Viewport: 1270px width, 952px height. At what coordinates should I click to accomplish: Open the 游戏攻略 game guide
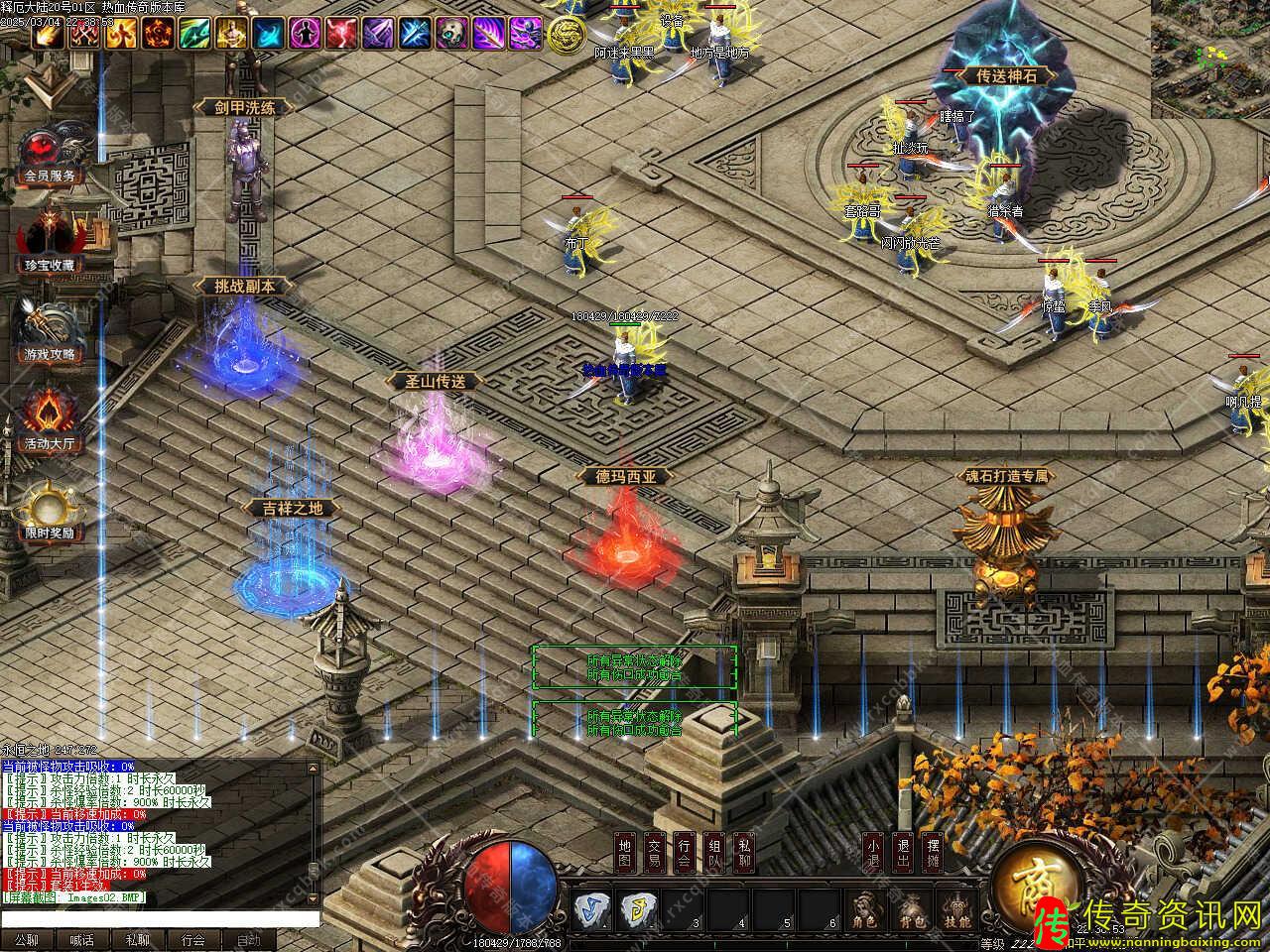50,330
